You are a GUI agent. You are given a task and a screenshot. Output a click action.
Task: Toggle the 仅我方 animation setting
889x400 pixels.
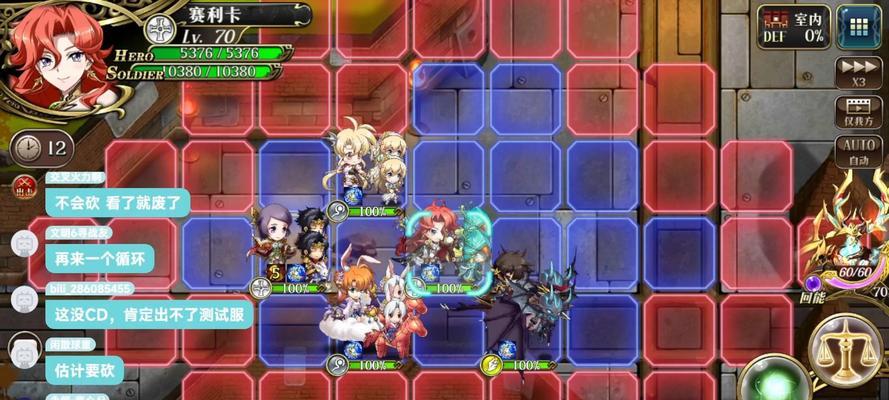(858, 112)
